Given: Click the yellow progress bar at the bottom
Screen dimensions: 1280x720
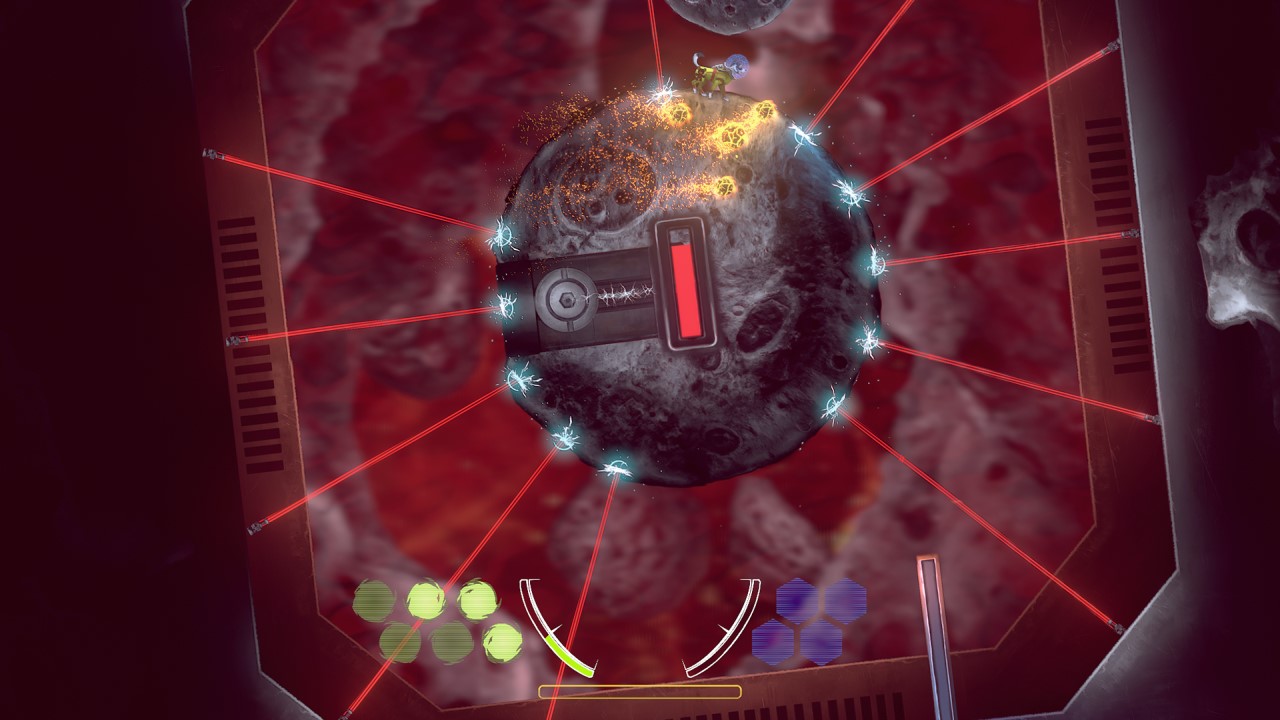Looking at the screenshot, I should [x=640, y=690].
